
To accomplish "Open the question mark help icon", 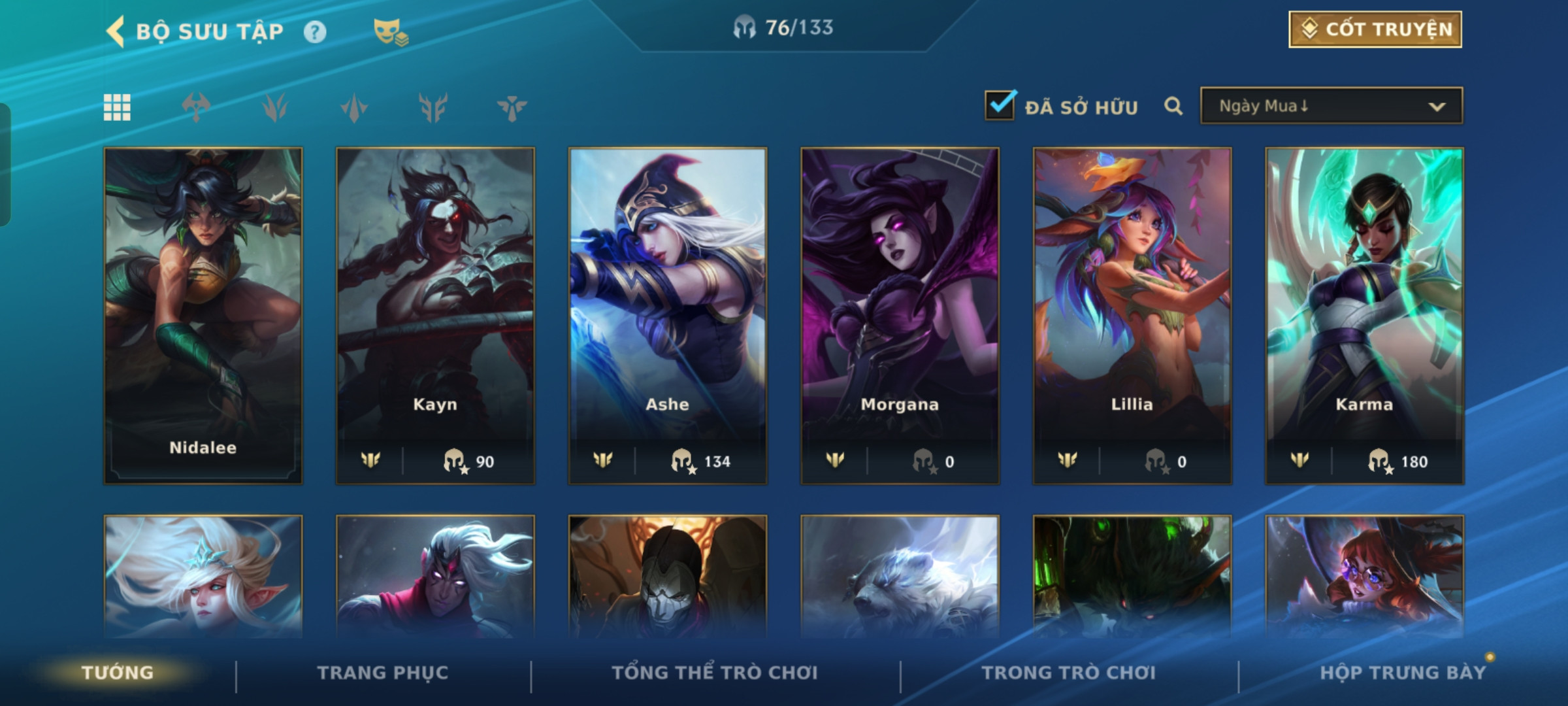I will 315,32.
